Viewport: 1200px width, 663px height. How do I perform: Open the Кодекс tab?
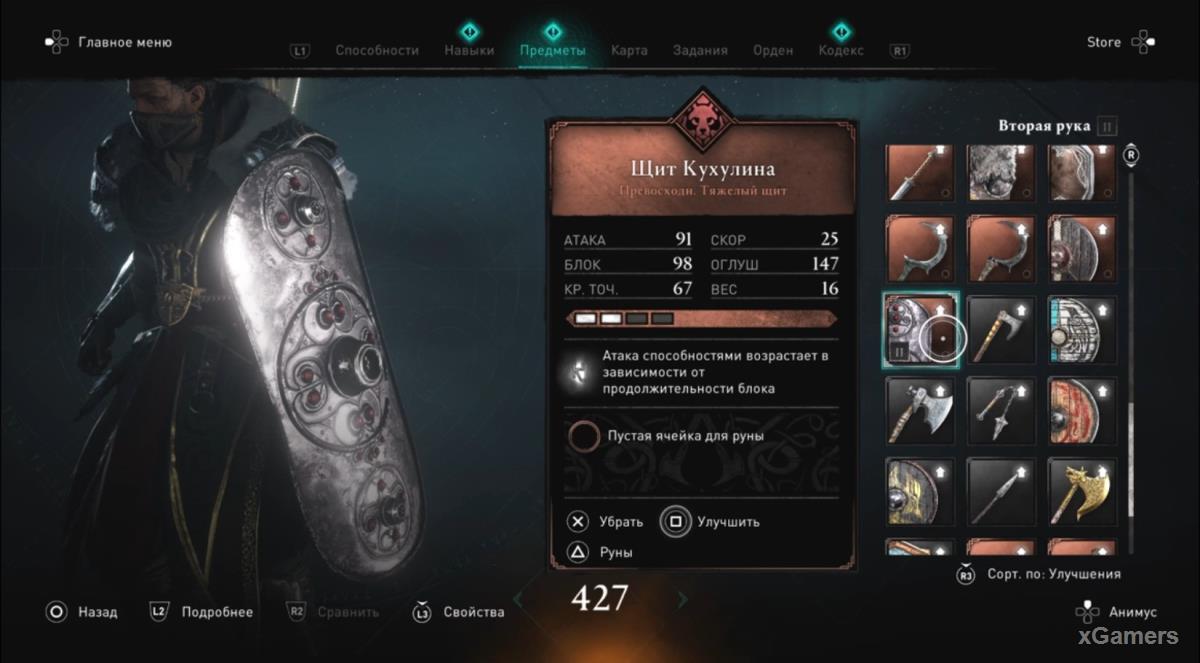pos(840,50)
